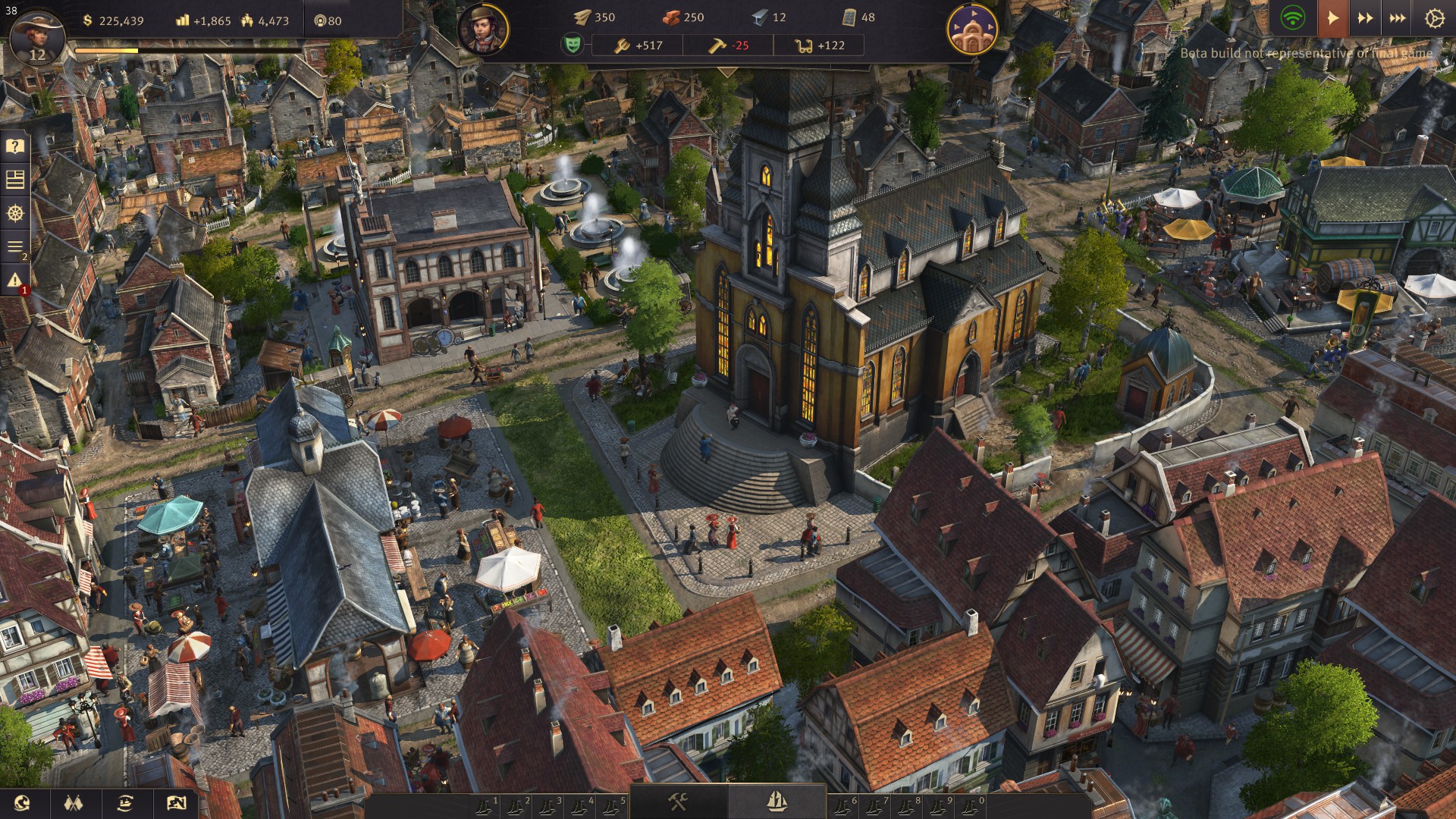This screenshot has width=1456, height=819.
Task: Open the player profile portrait, level 12
Action: click(36, 36)
